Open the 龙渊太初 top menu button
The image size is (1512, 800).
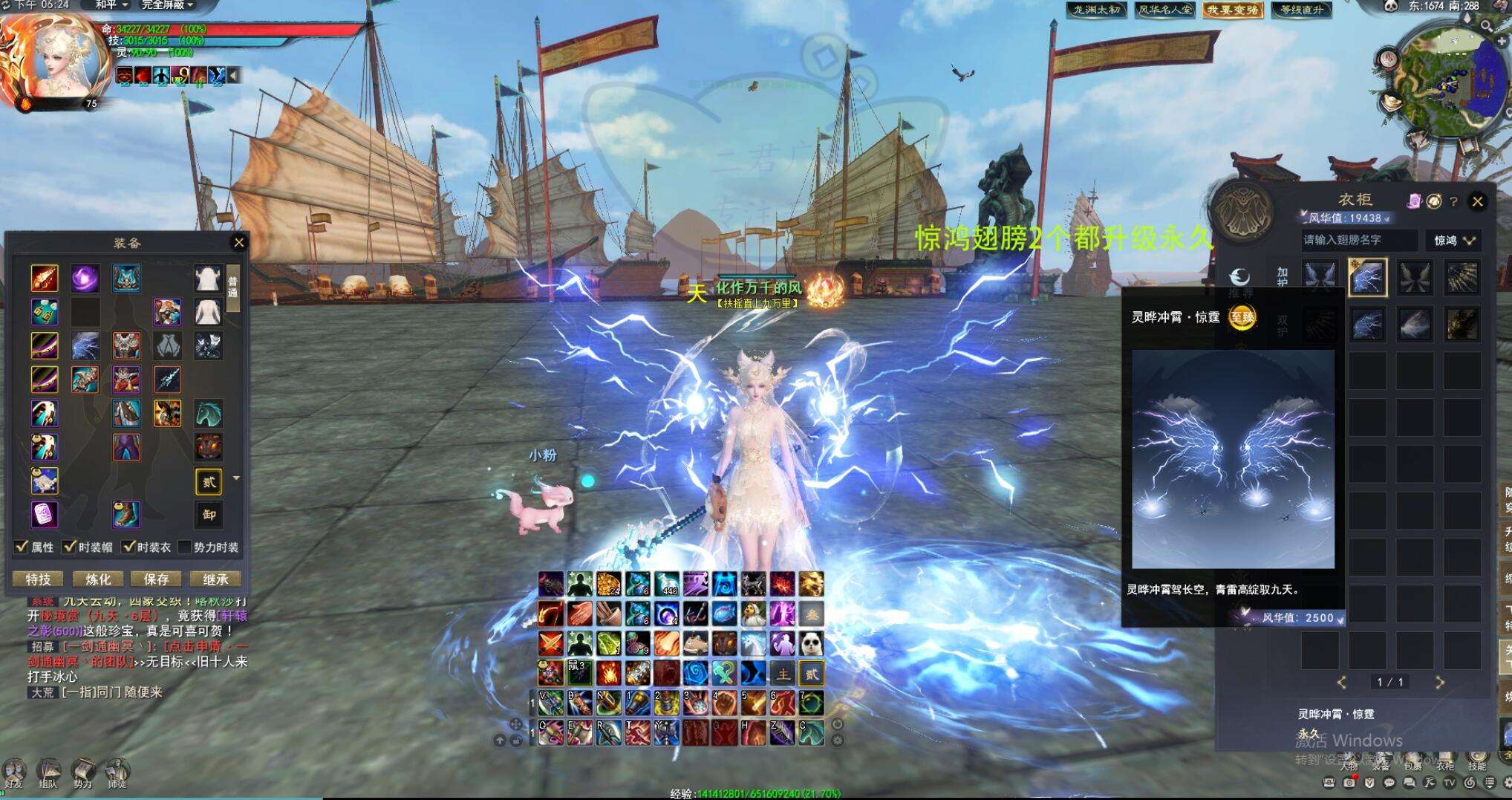coord(1096,10)
